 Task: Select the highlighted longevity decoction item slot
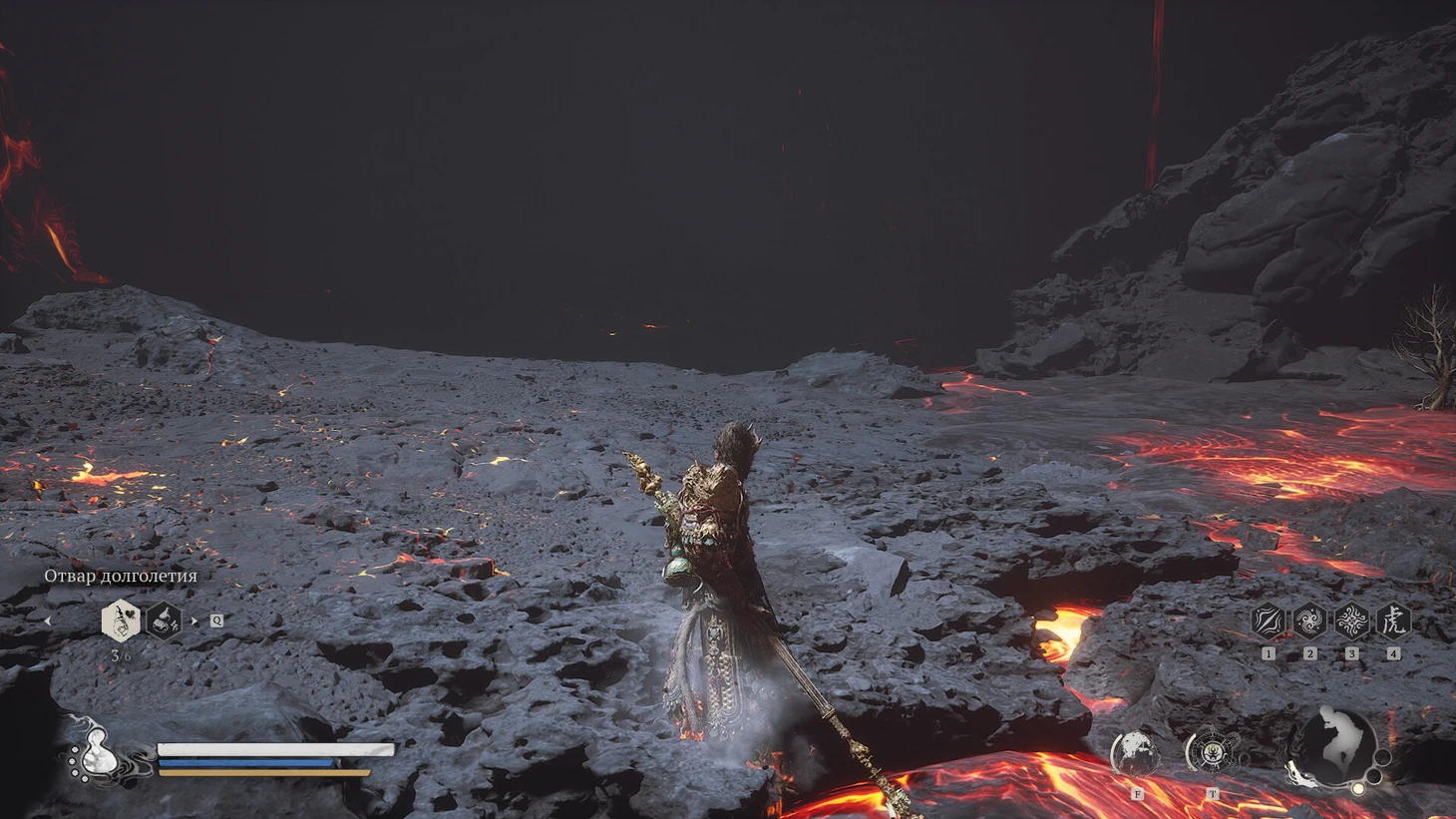(120, 620)
